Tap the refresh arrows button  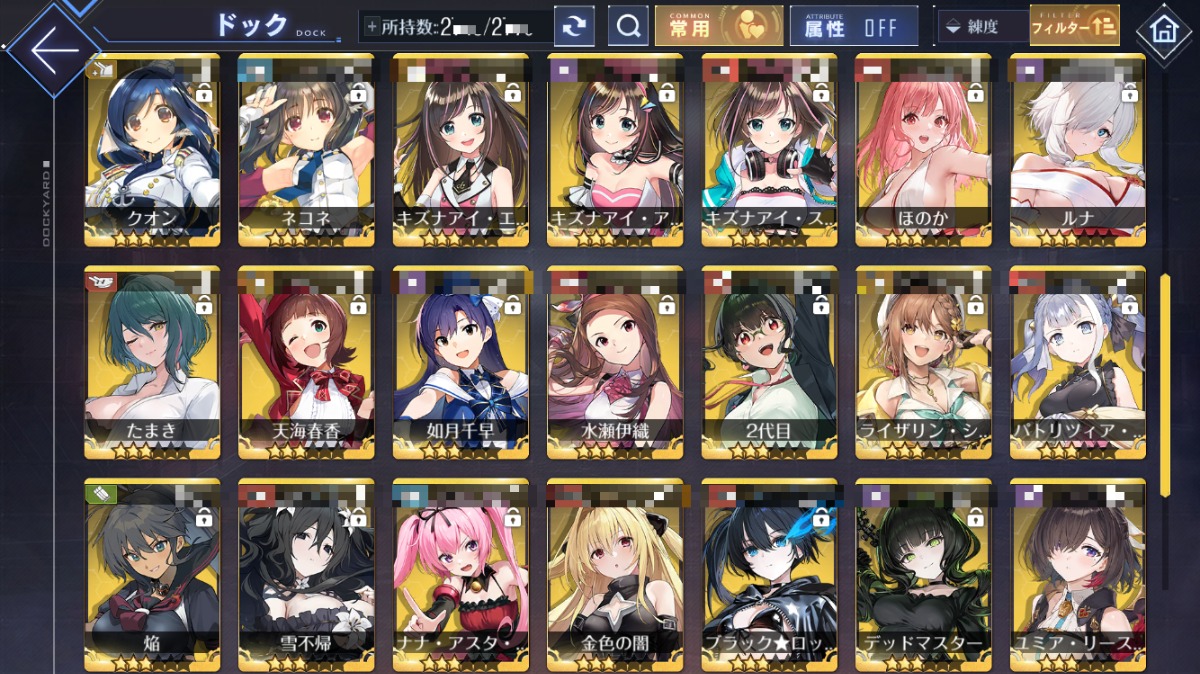click(574, 27)
